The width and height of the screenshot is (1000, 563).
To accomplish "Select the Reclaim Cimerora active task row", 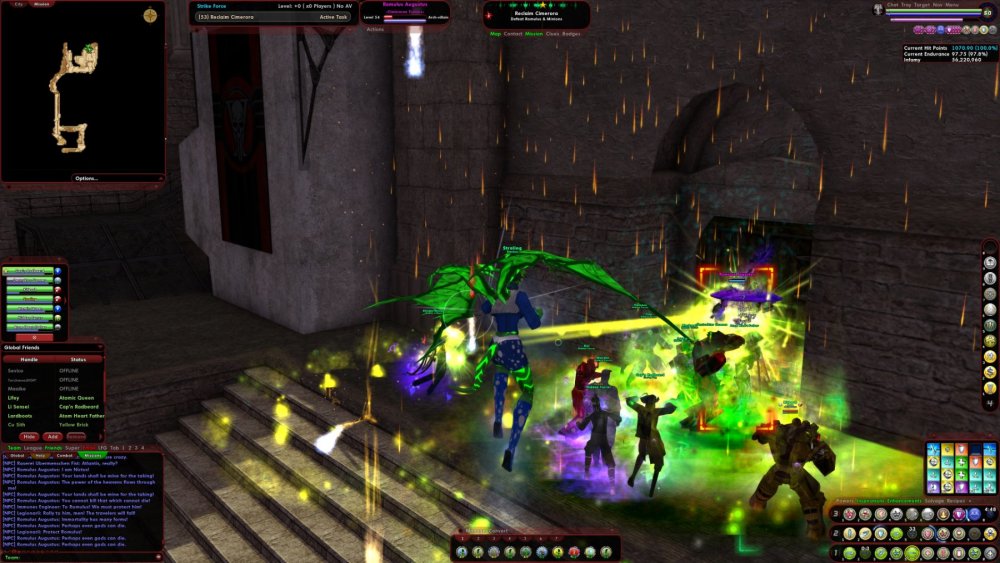I will click(266, 17).
